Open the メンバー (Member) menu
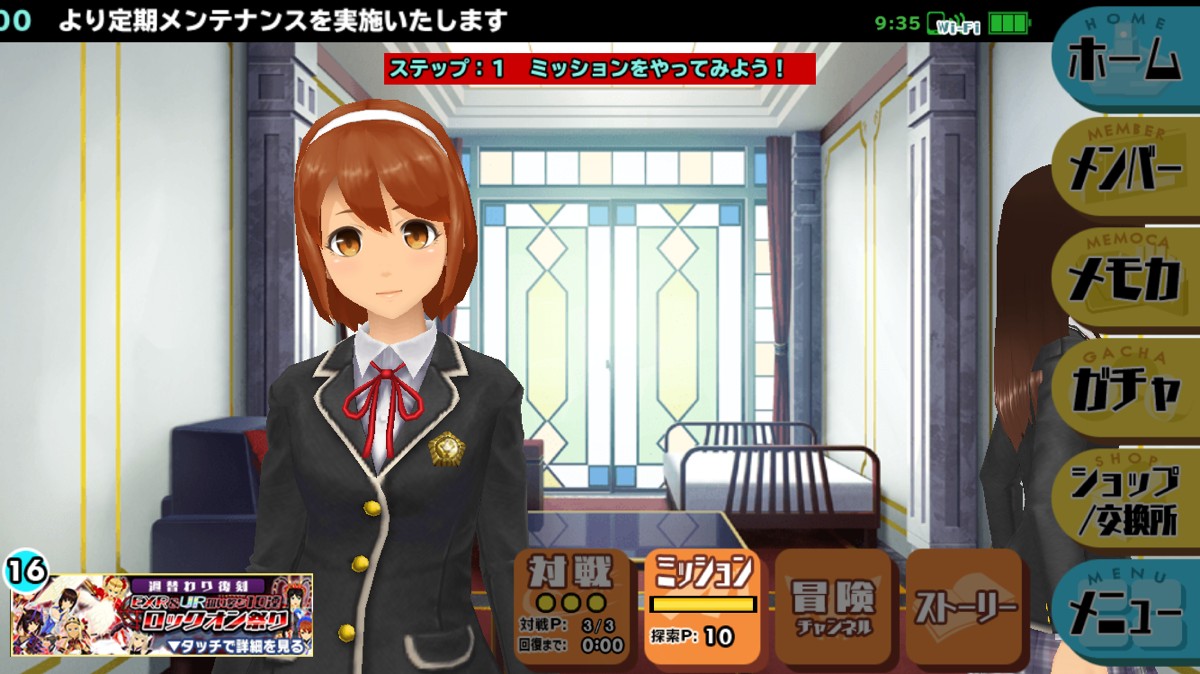1200x674 pixels. 1125,168
